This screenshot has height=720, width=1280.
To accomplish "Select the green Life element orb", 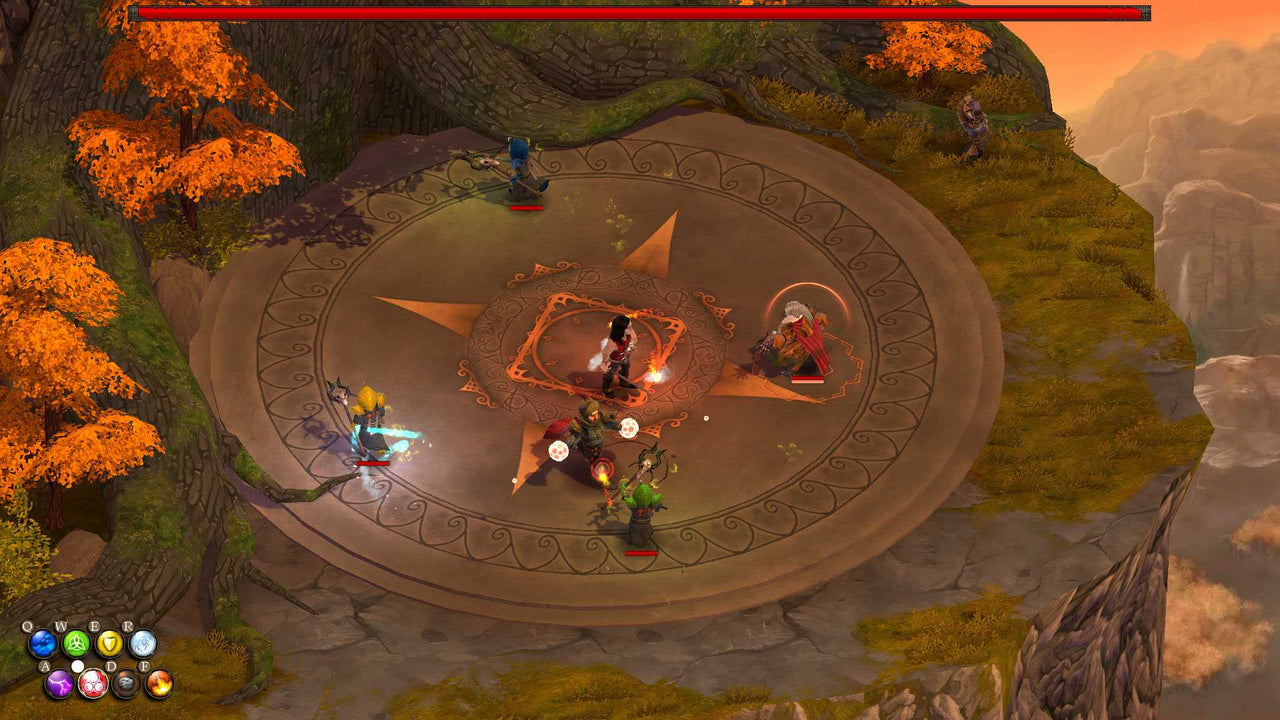I will [76, 644].
